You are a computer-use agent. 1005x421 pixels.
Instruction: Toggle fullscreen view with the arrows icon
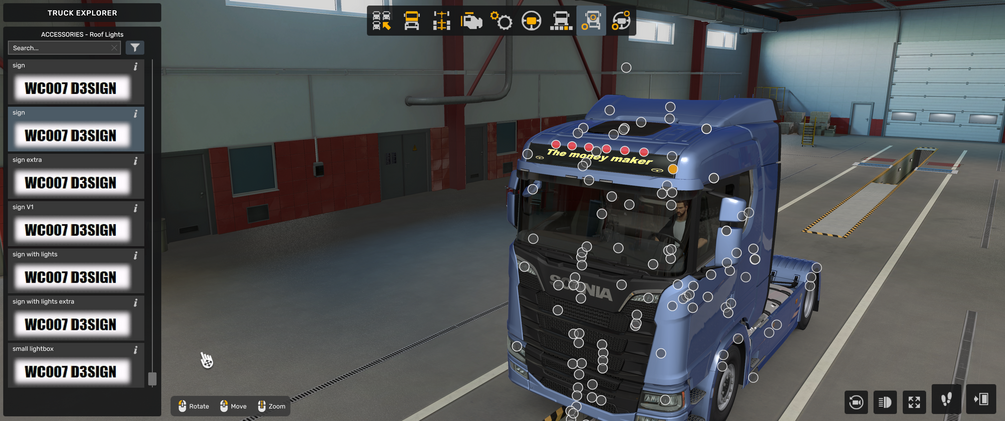pyautogui.click(x=914, y=402)
